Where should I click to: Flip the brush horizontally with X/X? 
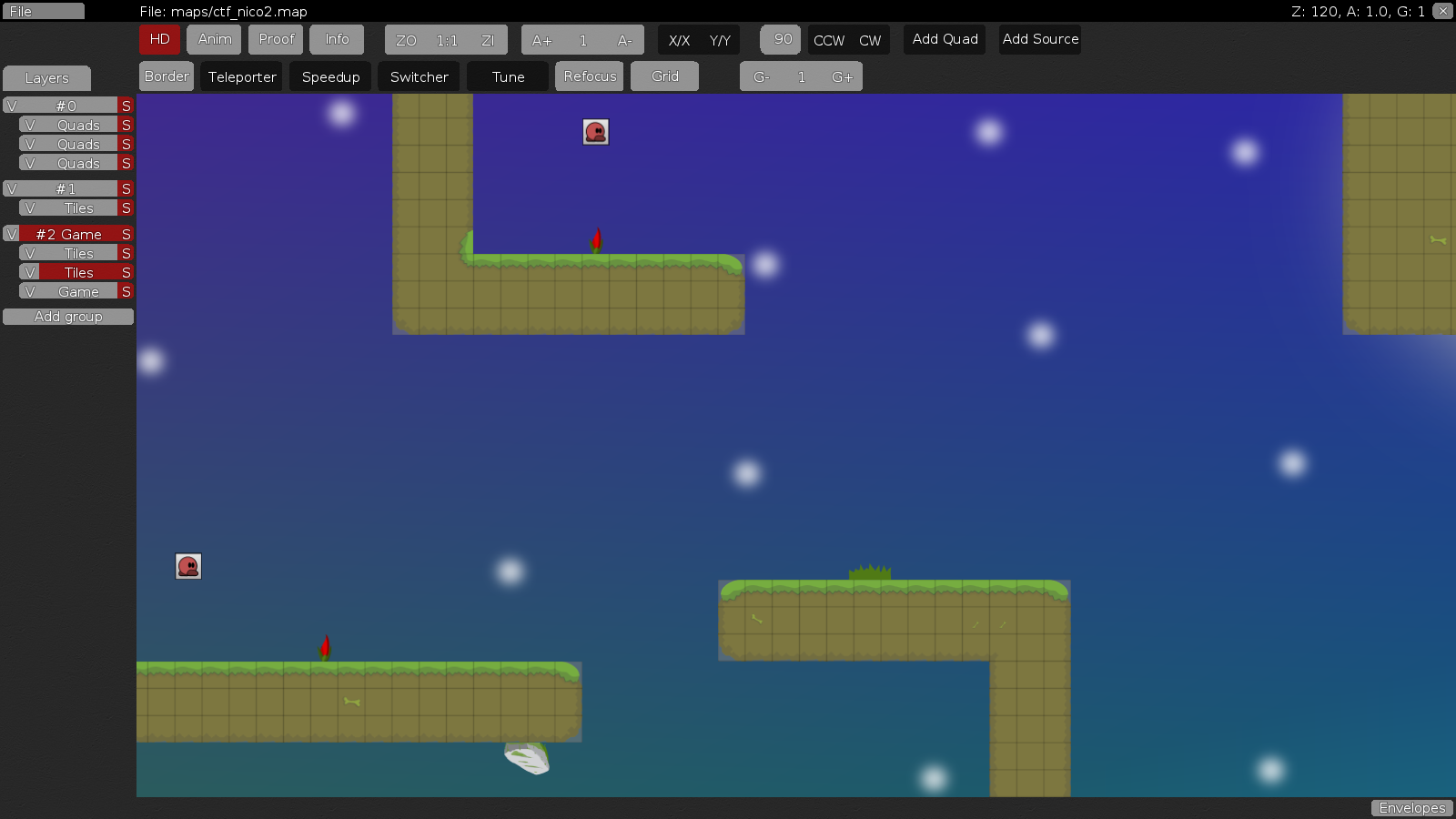(680, 40)
